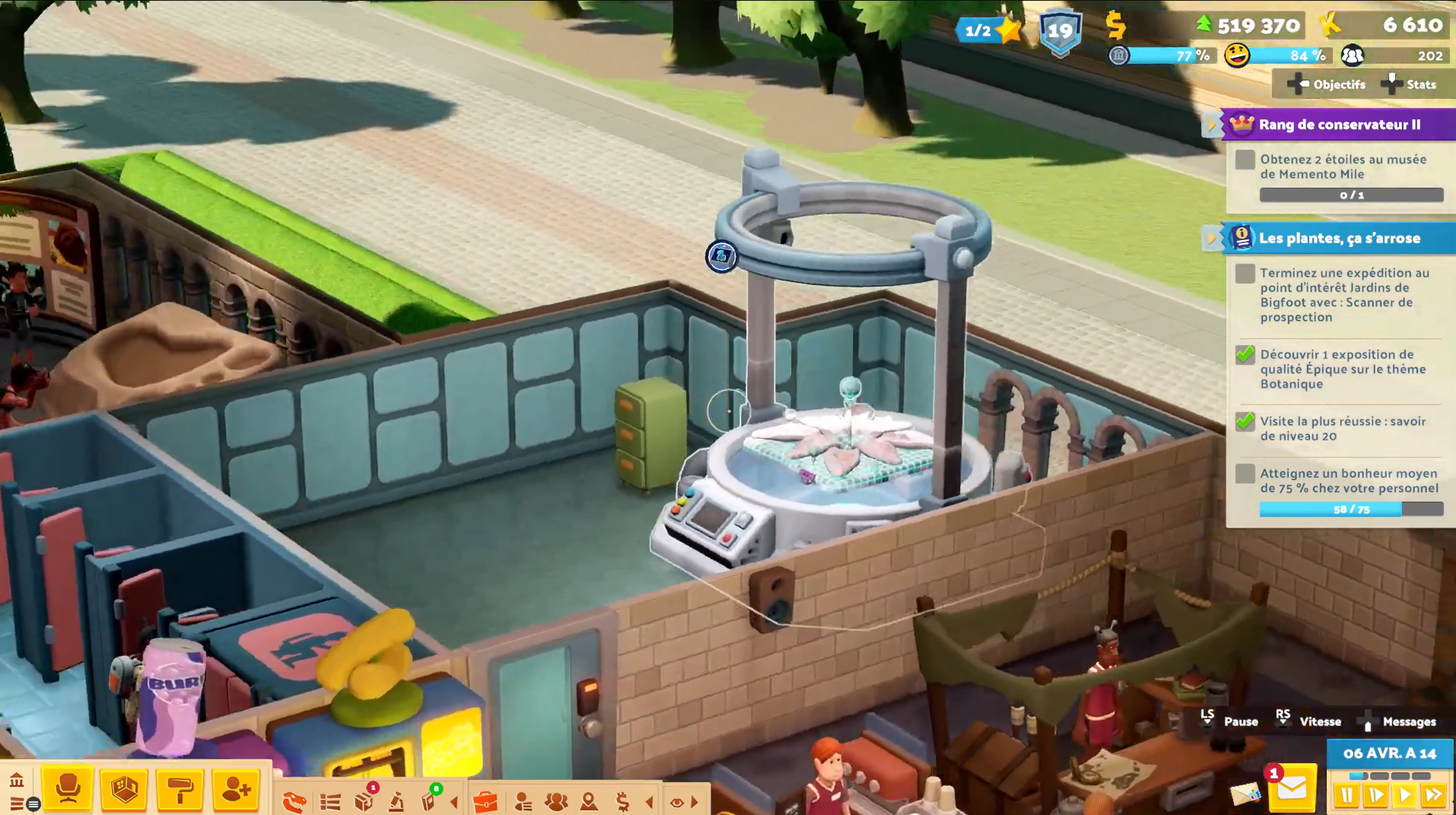Open the room building menu
The height and width of the screenshot is (815, 1456).
[124, 789]
